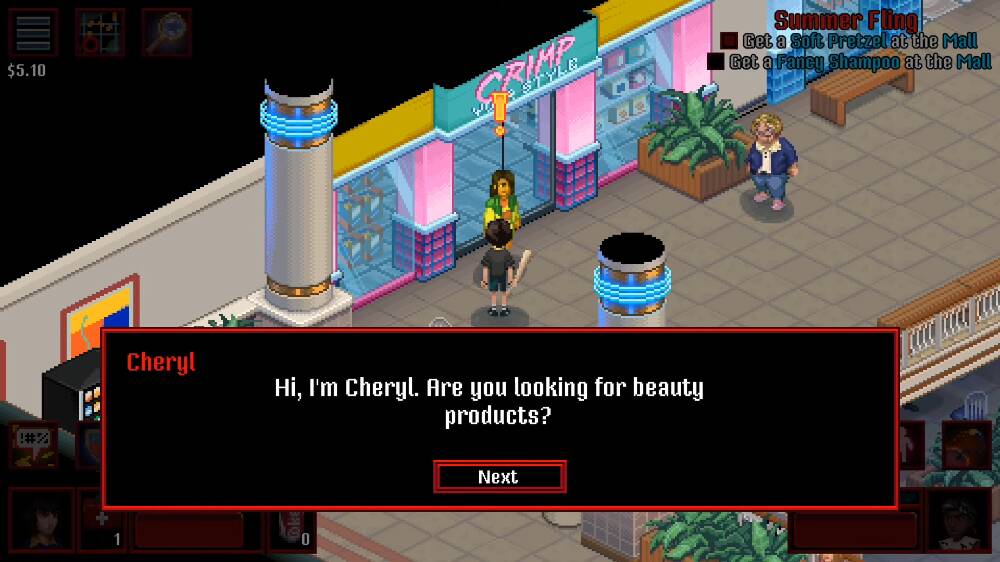Image resolution: width=1000 pixels, height=562 pixels.
Task: Open the map icon
Action: 100,33
